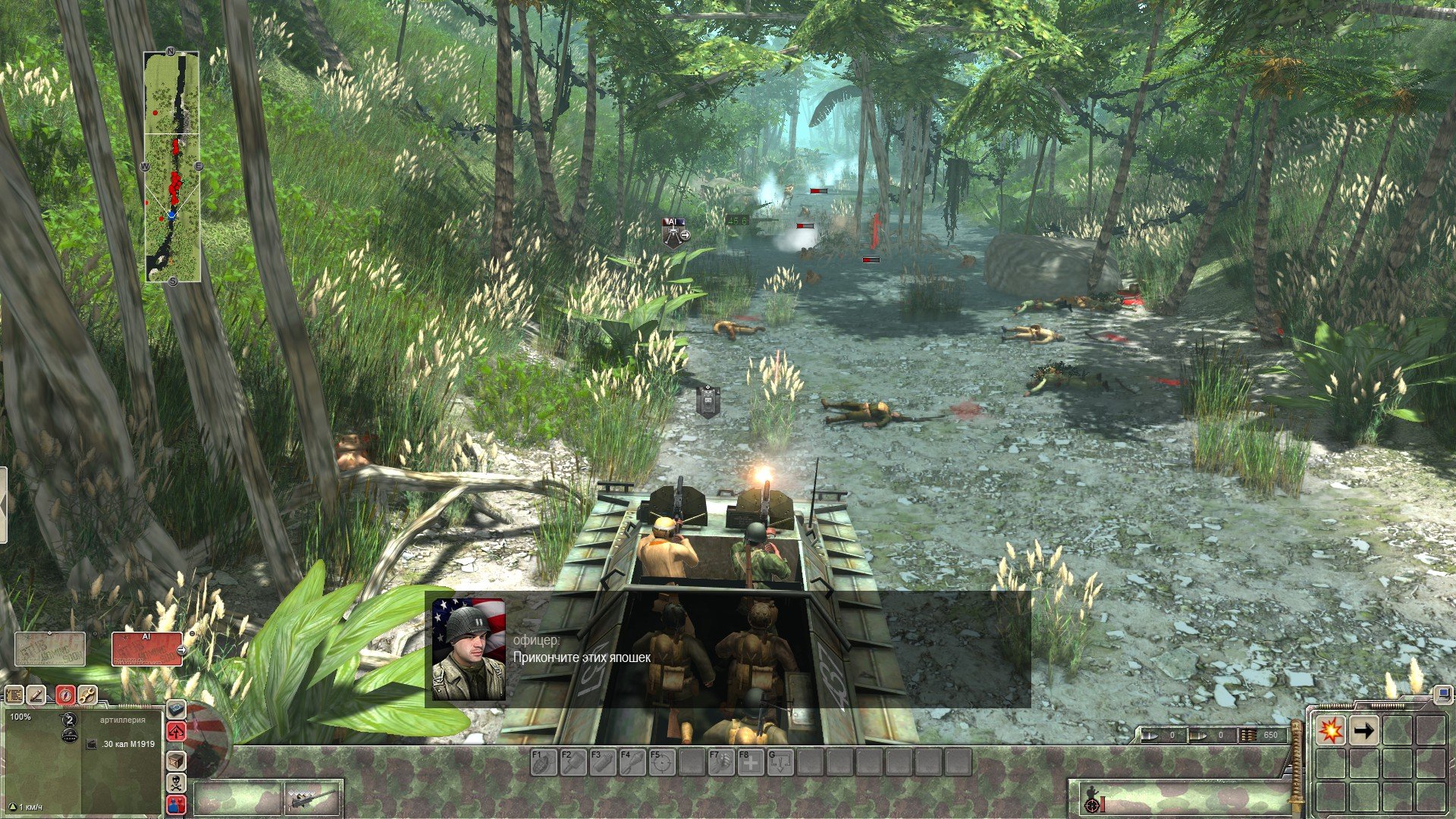Click the skull and crossbones button
This screenshot has height=819, width=1456.
pyautogui.click(x=176, y=783)
